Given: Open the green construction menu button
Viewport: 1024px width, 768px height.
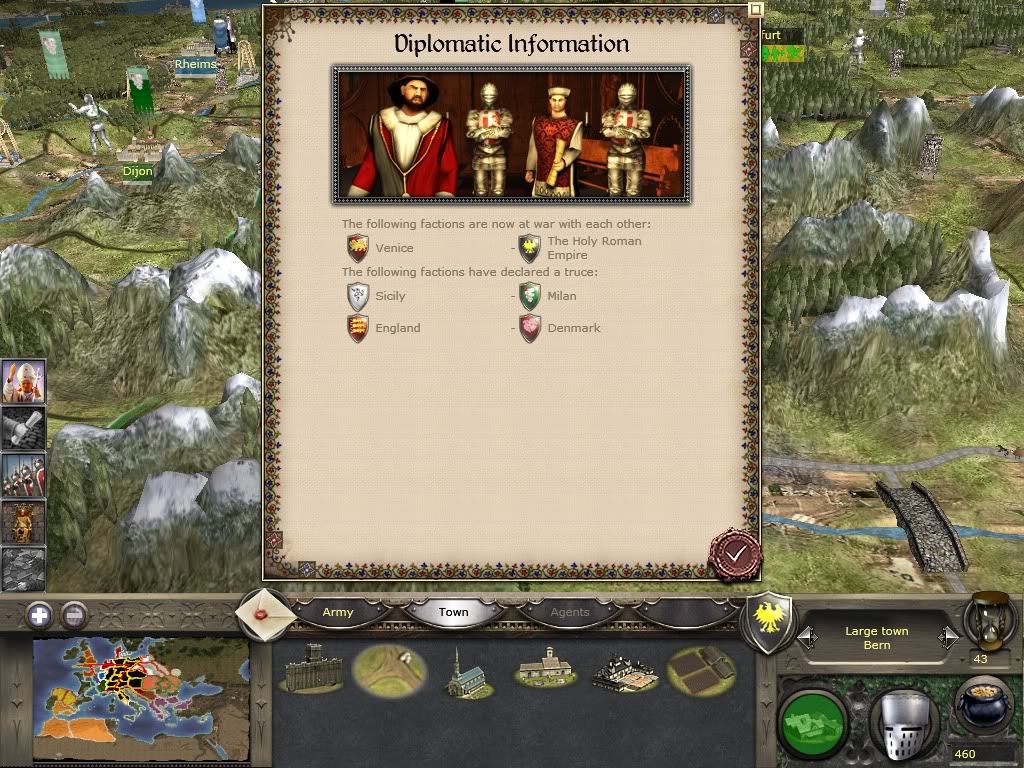Looking at the screenshot, I should pos(814,720).
